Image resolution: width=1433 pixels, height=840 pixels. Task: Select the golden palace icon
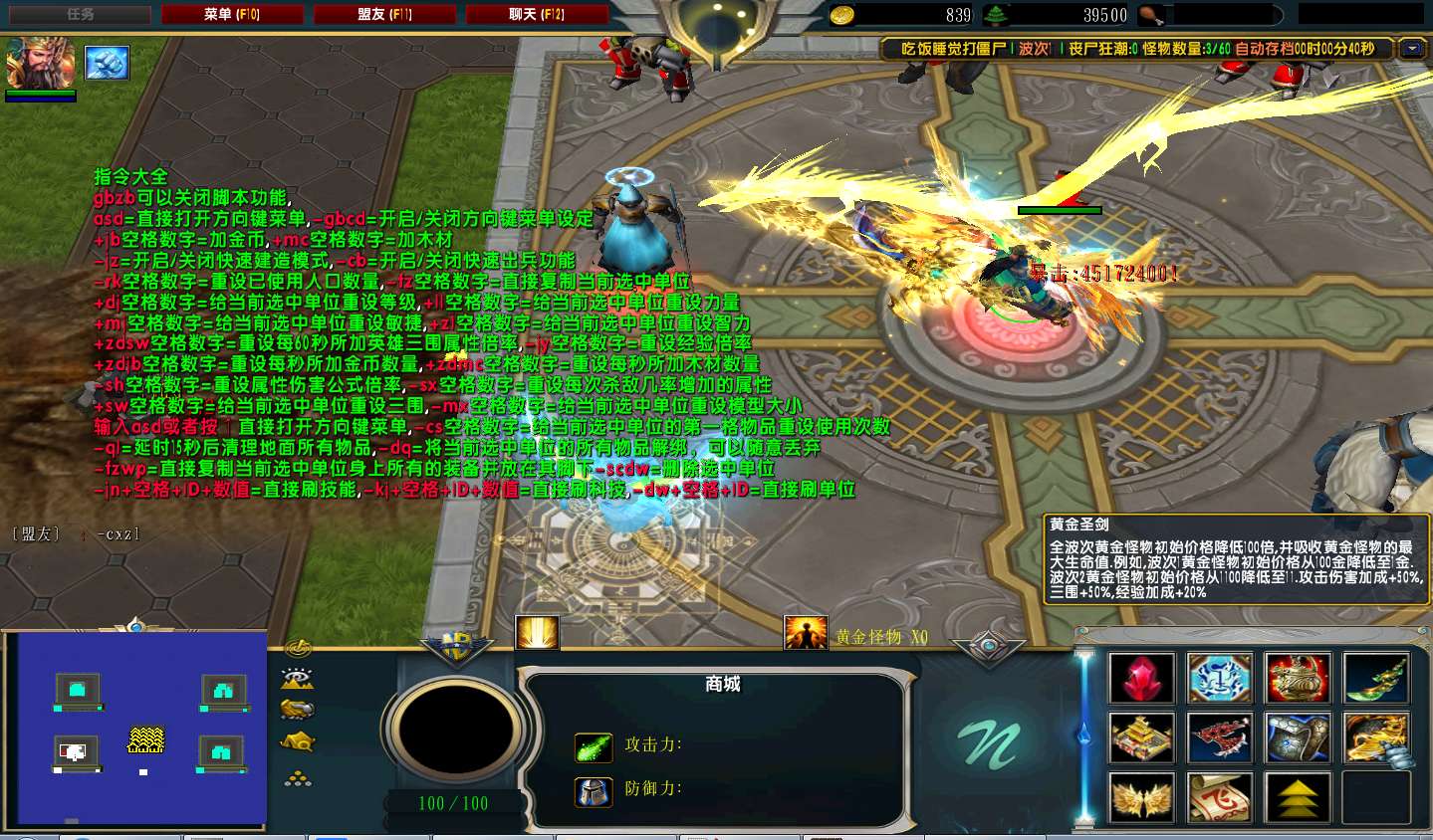pyautogui.click(x=1141, y=738)
